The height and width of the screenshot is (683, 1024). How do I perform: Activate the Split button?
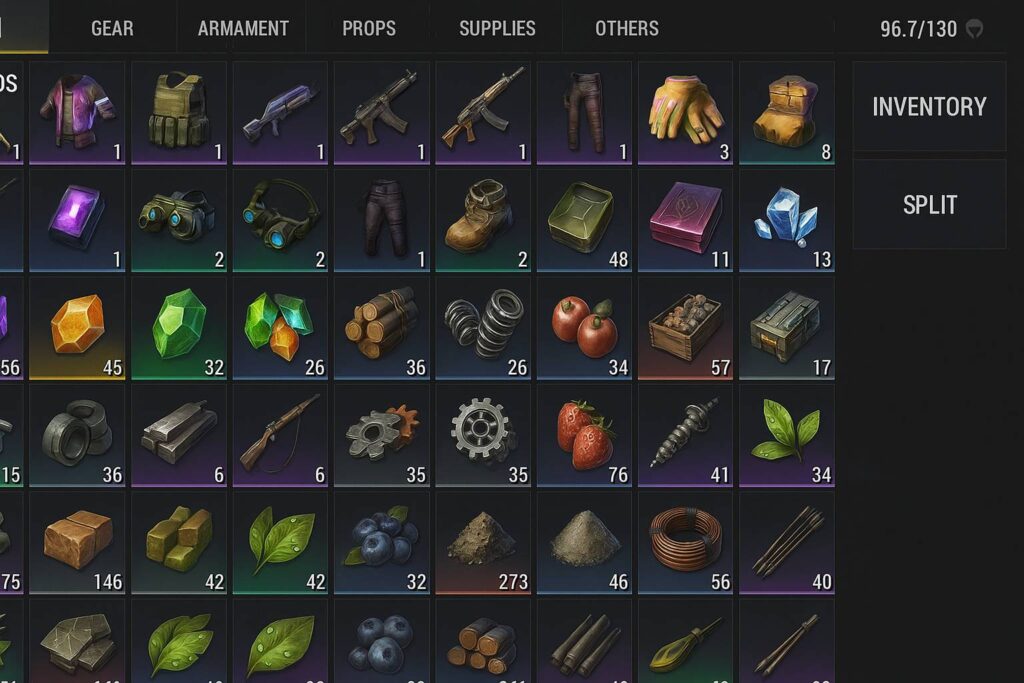929,205
